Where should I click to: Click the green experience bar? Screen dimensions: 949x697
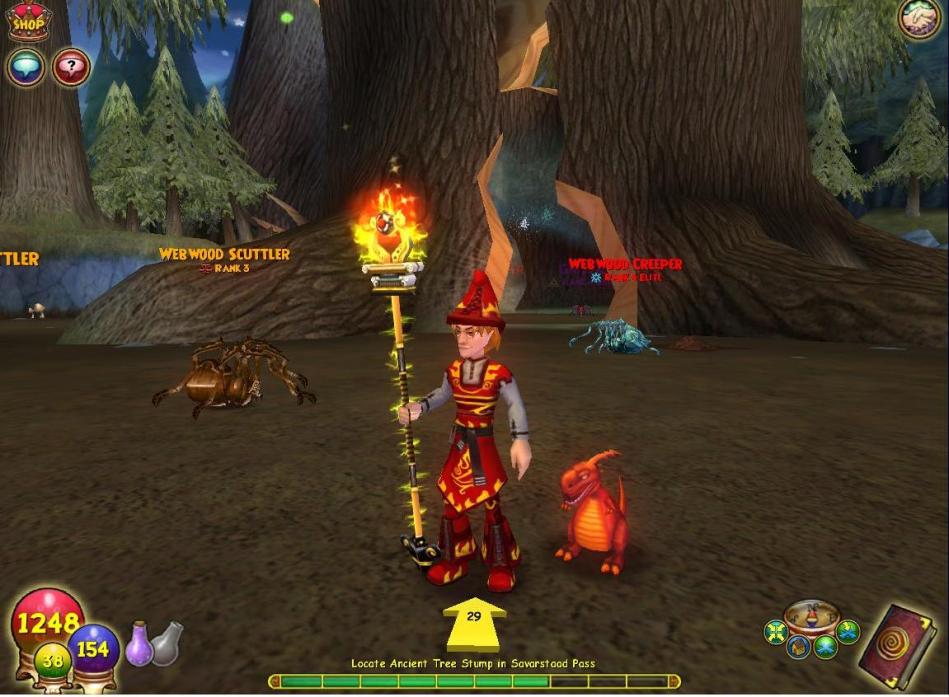tap(474, 681)
